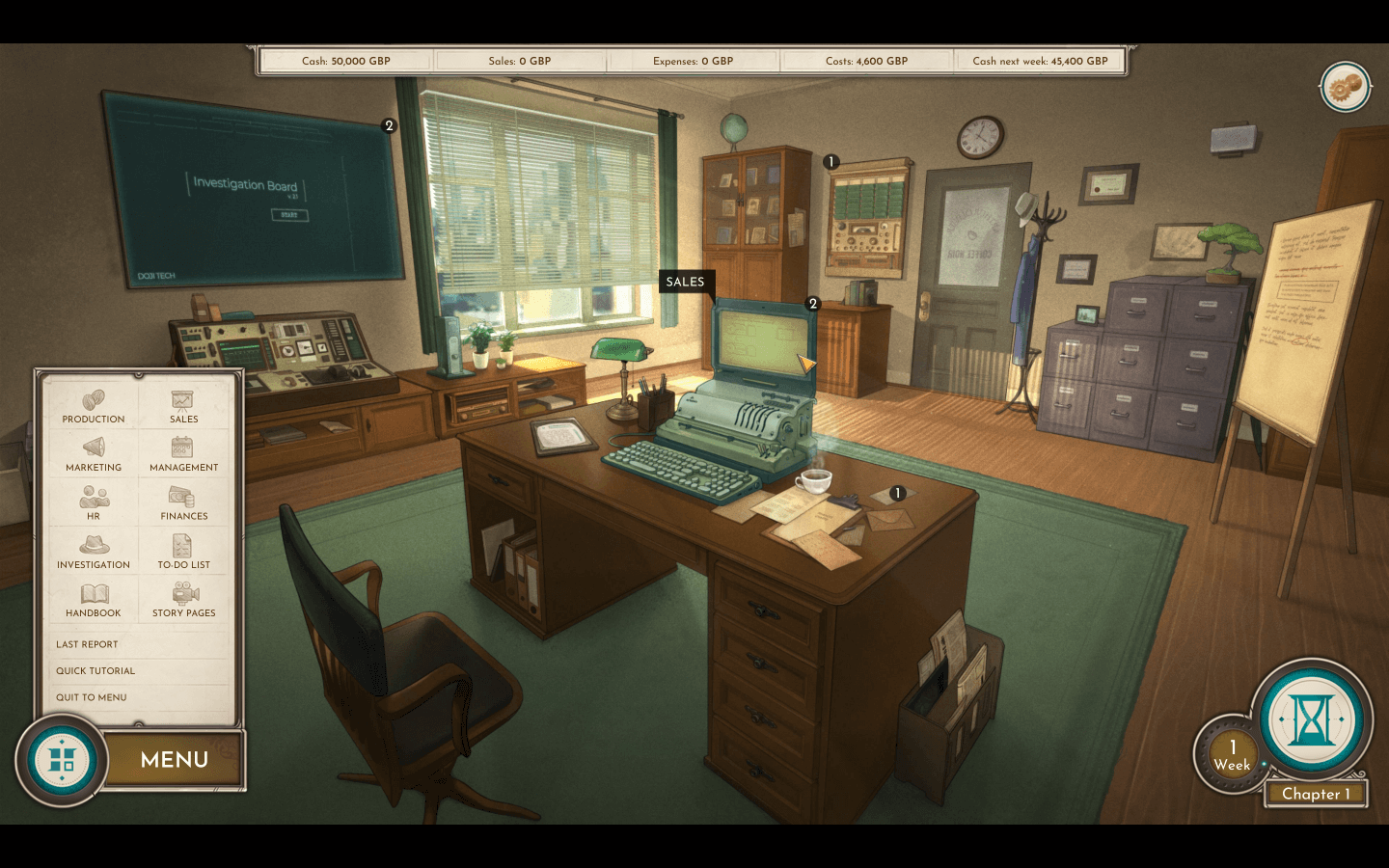Click the Chapter 1 label
Image resolution: width=1389 pixels, height=868 pixels.
pos(1316,794)
